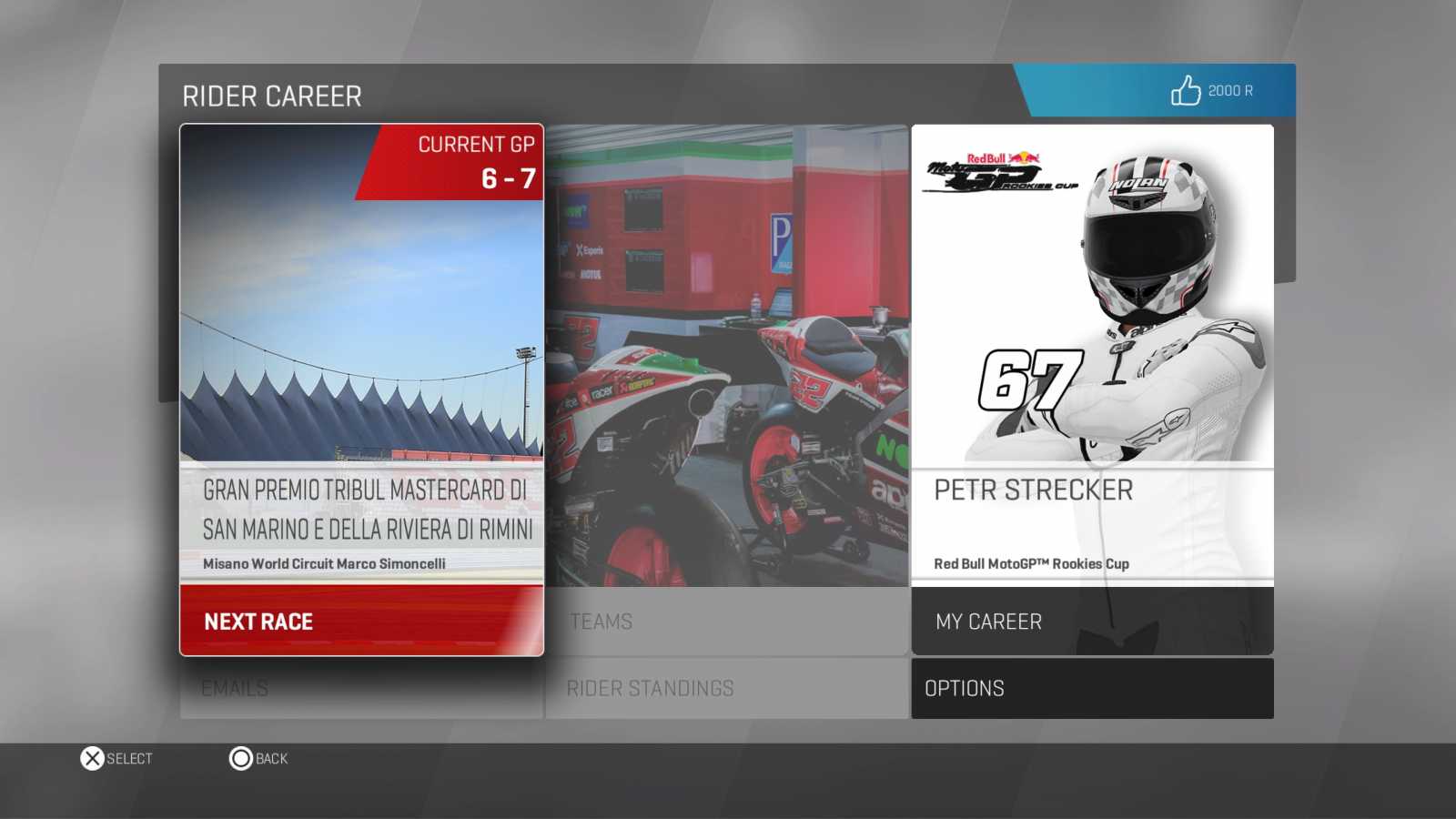Click the circle Back button prompt icon
Screen dimensions: 1456x819
pos(240,758)
